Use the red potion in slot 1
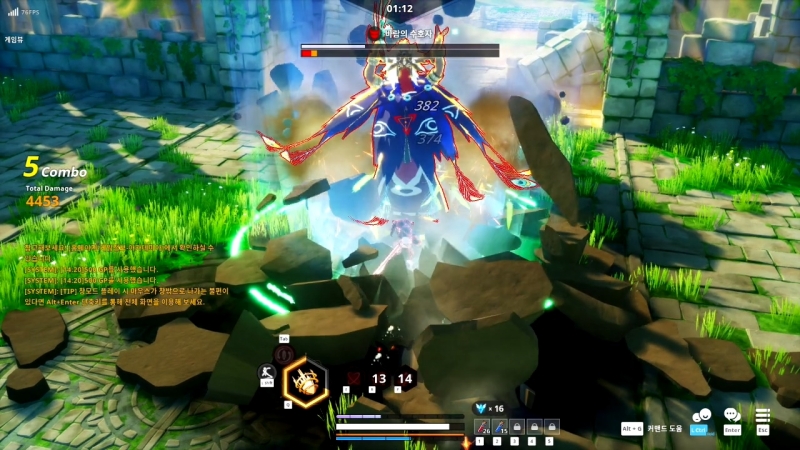Viewport: 800px width, 450px height. tap(479, 427)
